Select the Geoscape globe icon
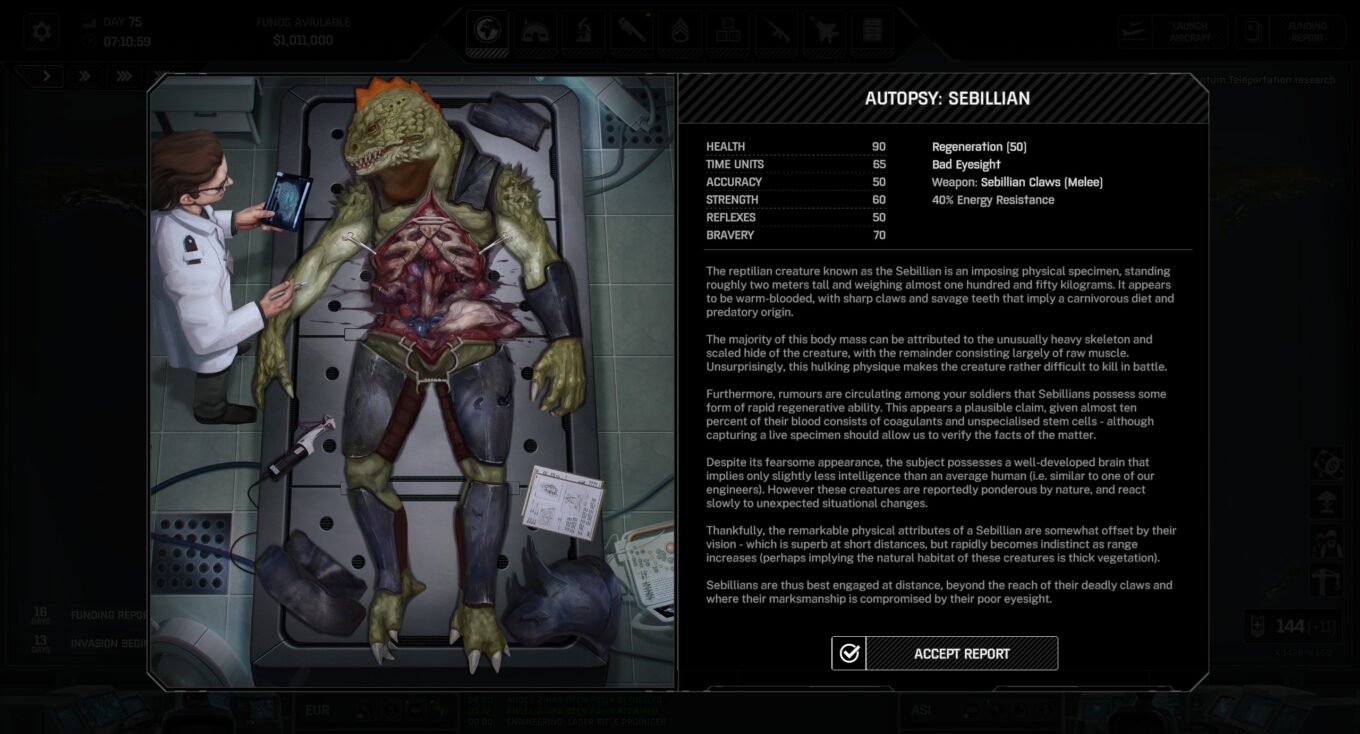Screen dimensions: 1360x734 point(487,30)
